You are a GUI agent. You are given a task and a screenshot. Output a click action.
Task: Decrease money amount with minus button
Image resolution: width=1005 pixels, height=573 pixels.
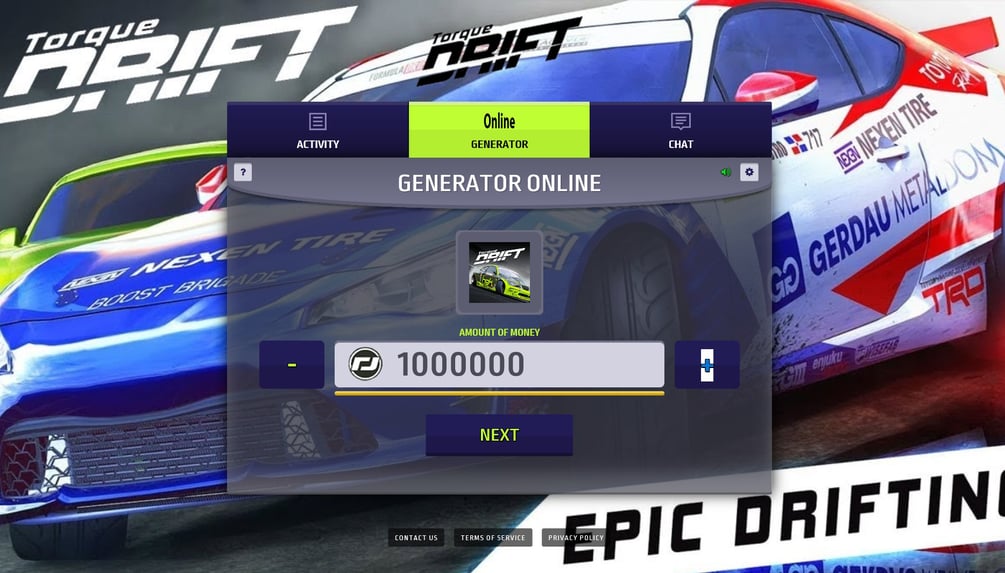[291, 365]
